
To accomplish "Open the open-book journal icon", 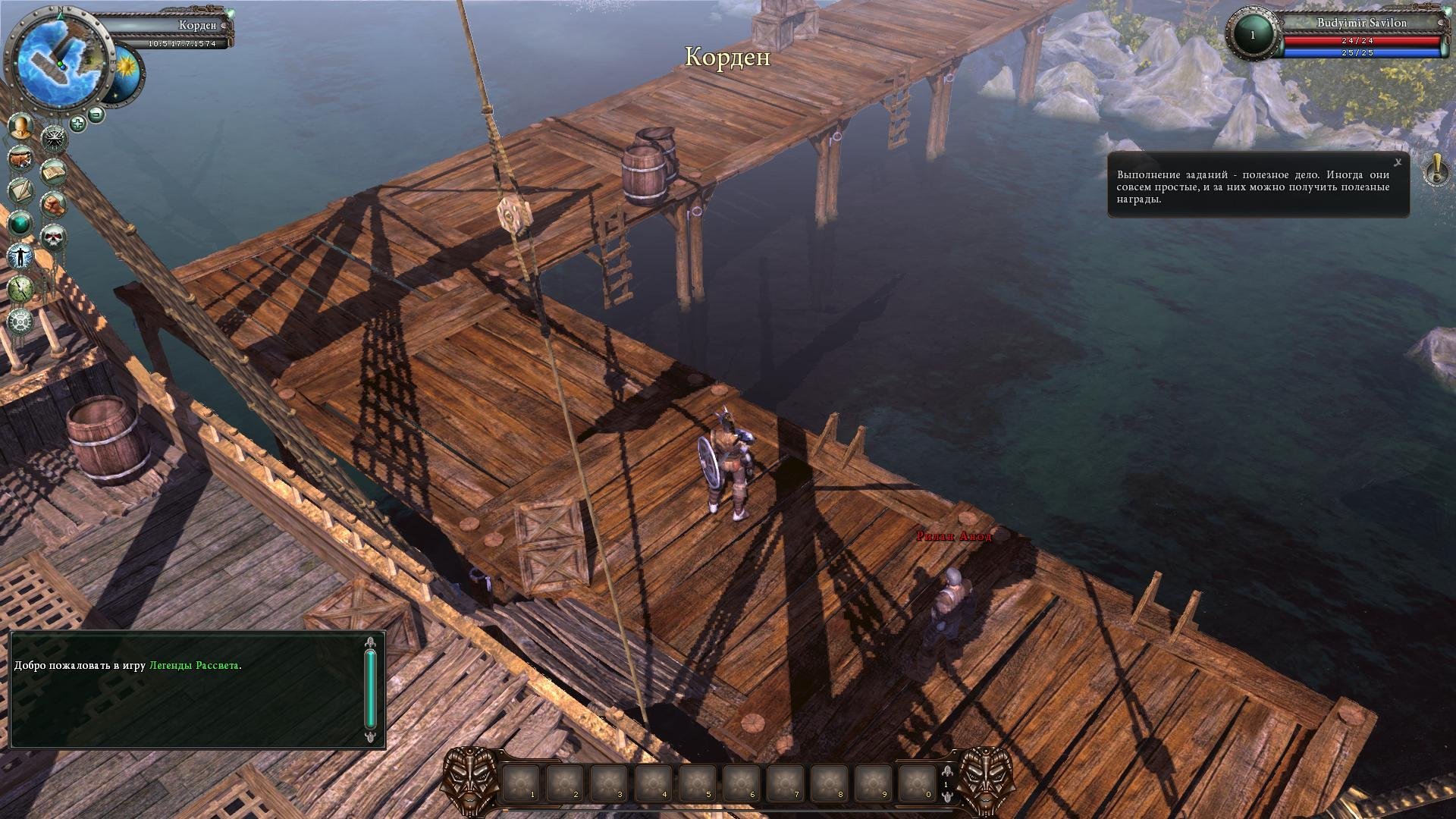I will coord(53,174).
